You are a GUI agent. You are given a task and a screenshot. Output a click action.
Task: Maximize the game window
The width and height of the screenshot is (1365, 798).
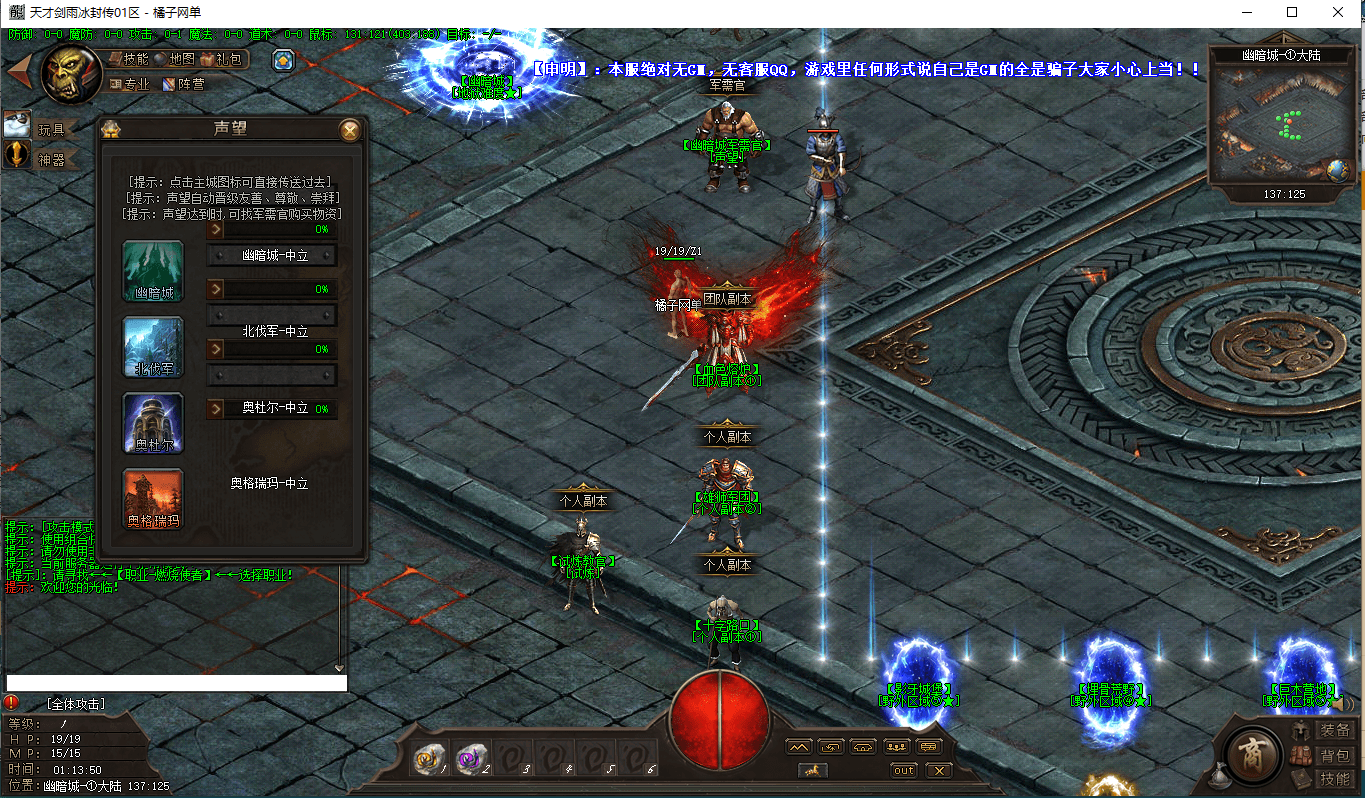[x=1292, y=12]
